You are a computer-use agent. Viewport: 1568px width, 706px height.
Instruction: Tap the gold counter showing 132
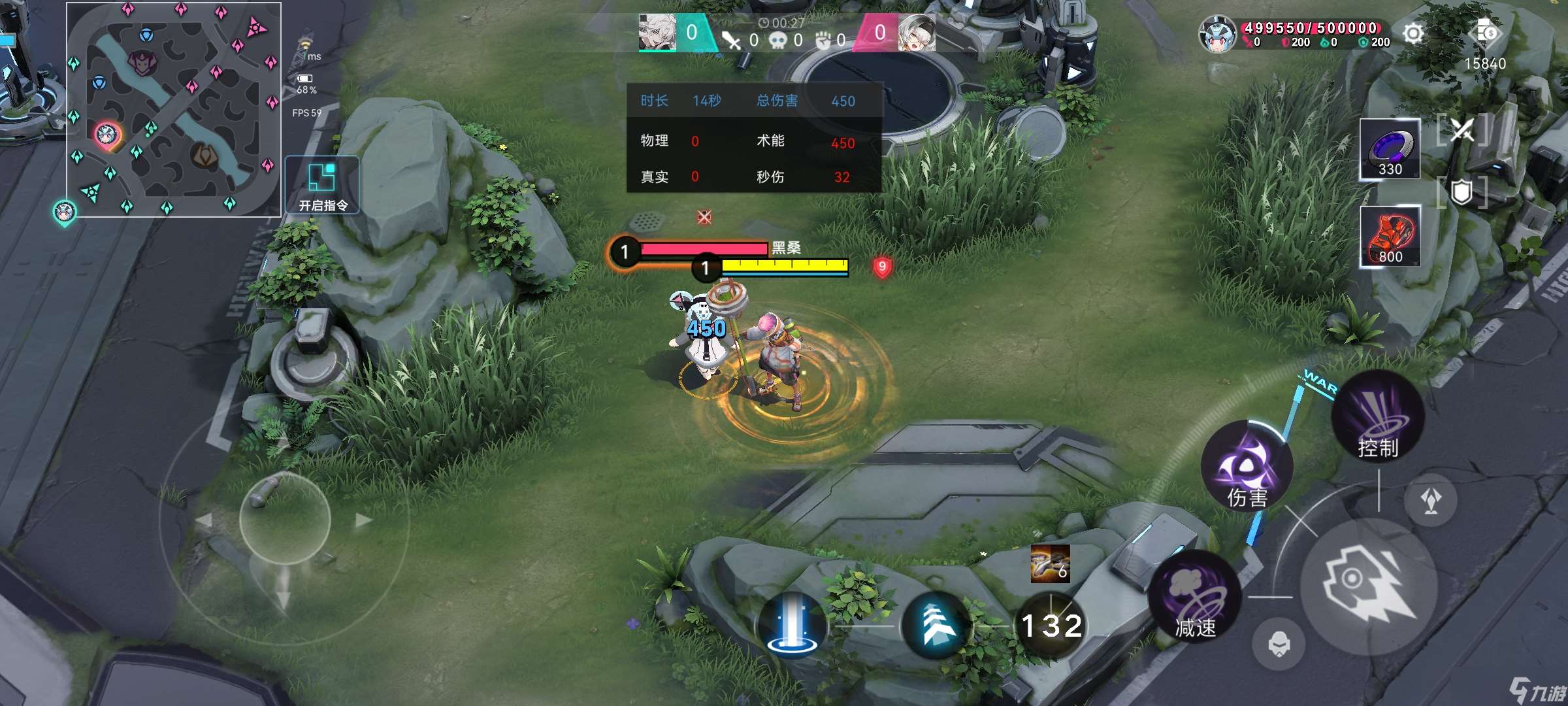point(1049,625)
